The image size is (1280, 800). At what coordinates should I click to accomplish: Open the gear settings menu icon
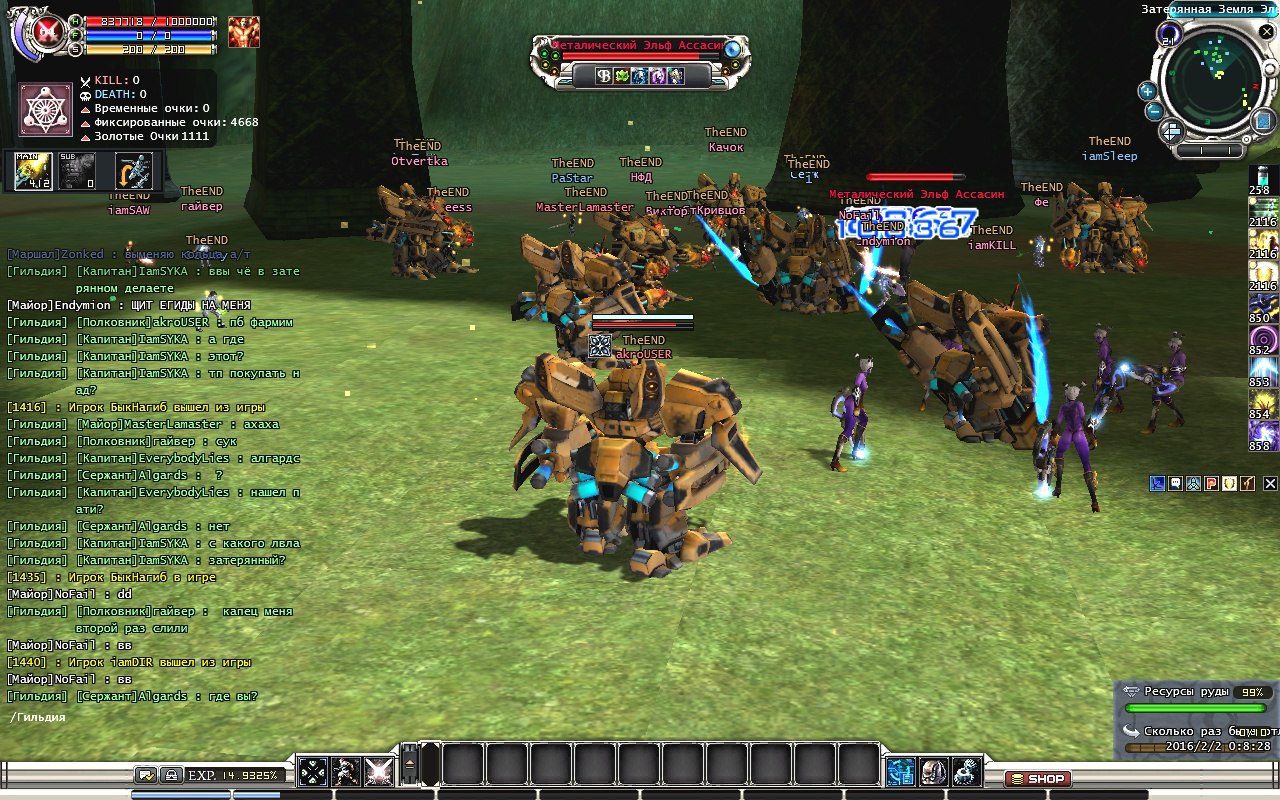[x=967, y=771]
